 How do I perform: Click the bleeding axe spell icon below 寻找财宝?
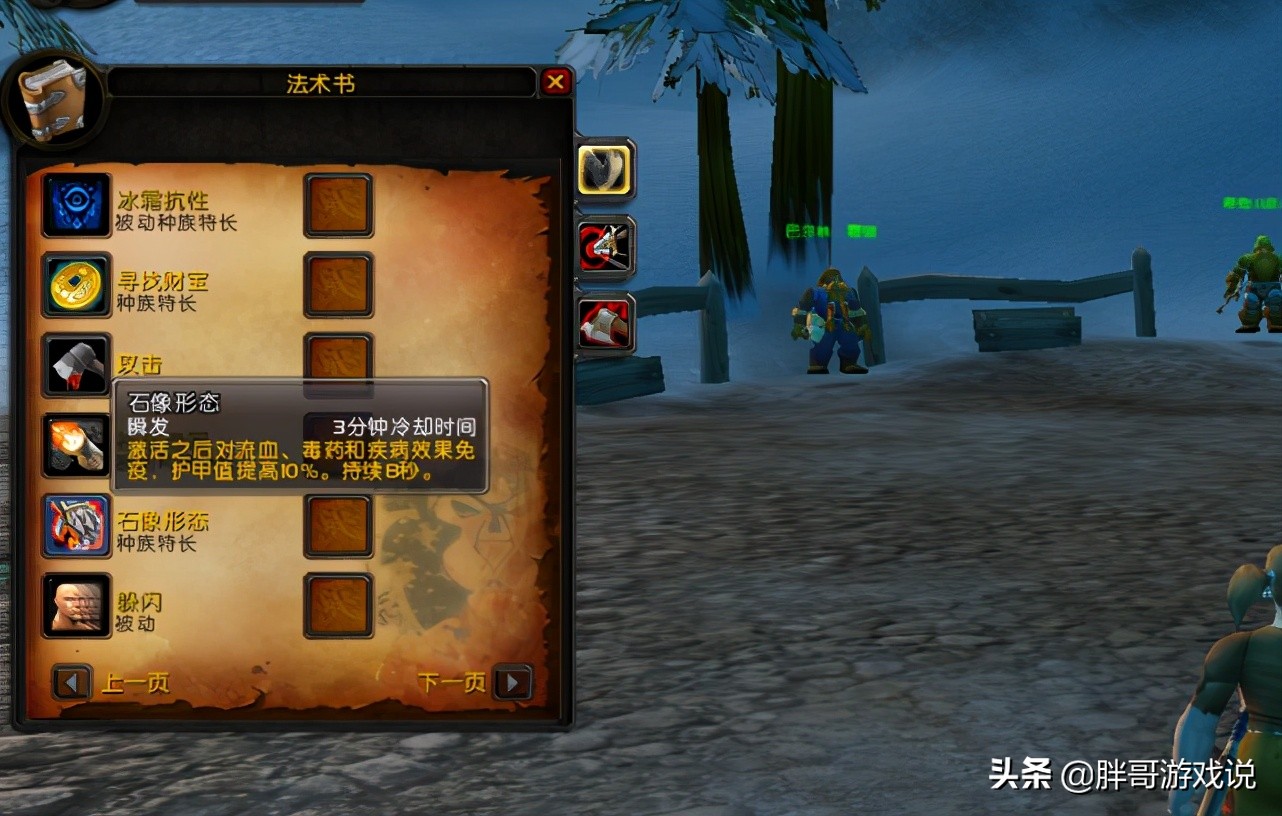77,366
